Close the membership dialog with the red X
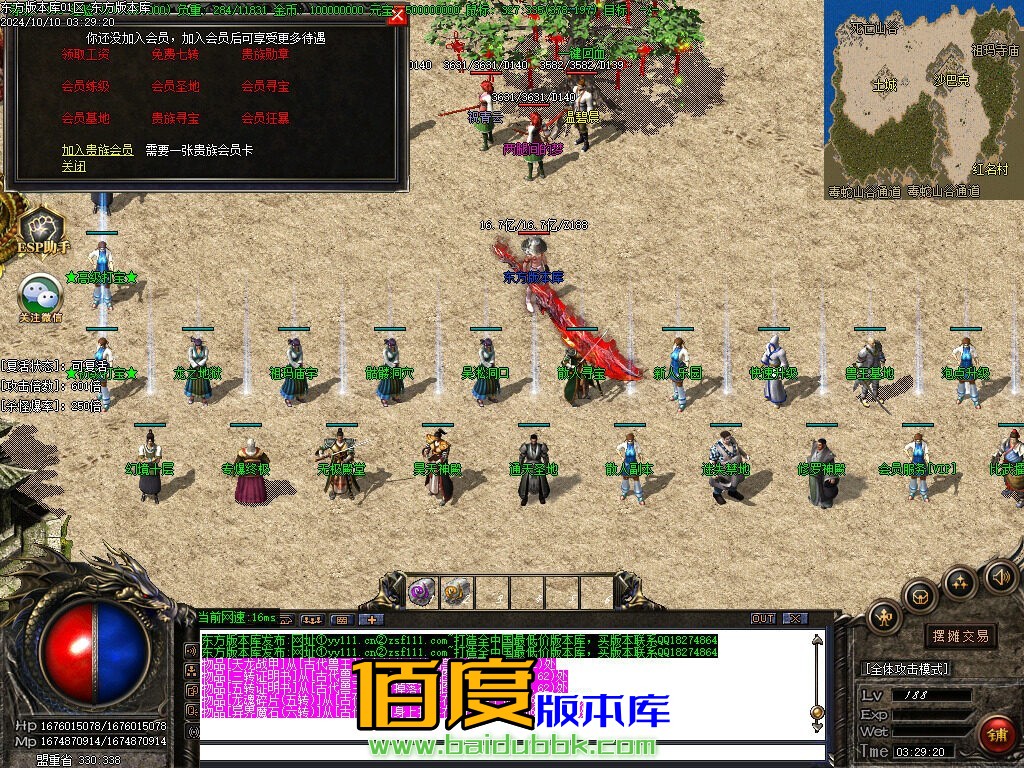The width and height of the screenshot is (1024, 768). 397,15
